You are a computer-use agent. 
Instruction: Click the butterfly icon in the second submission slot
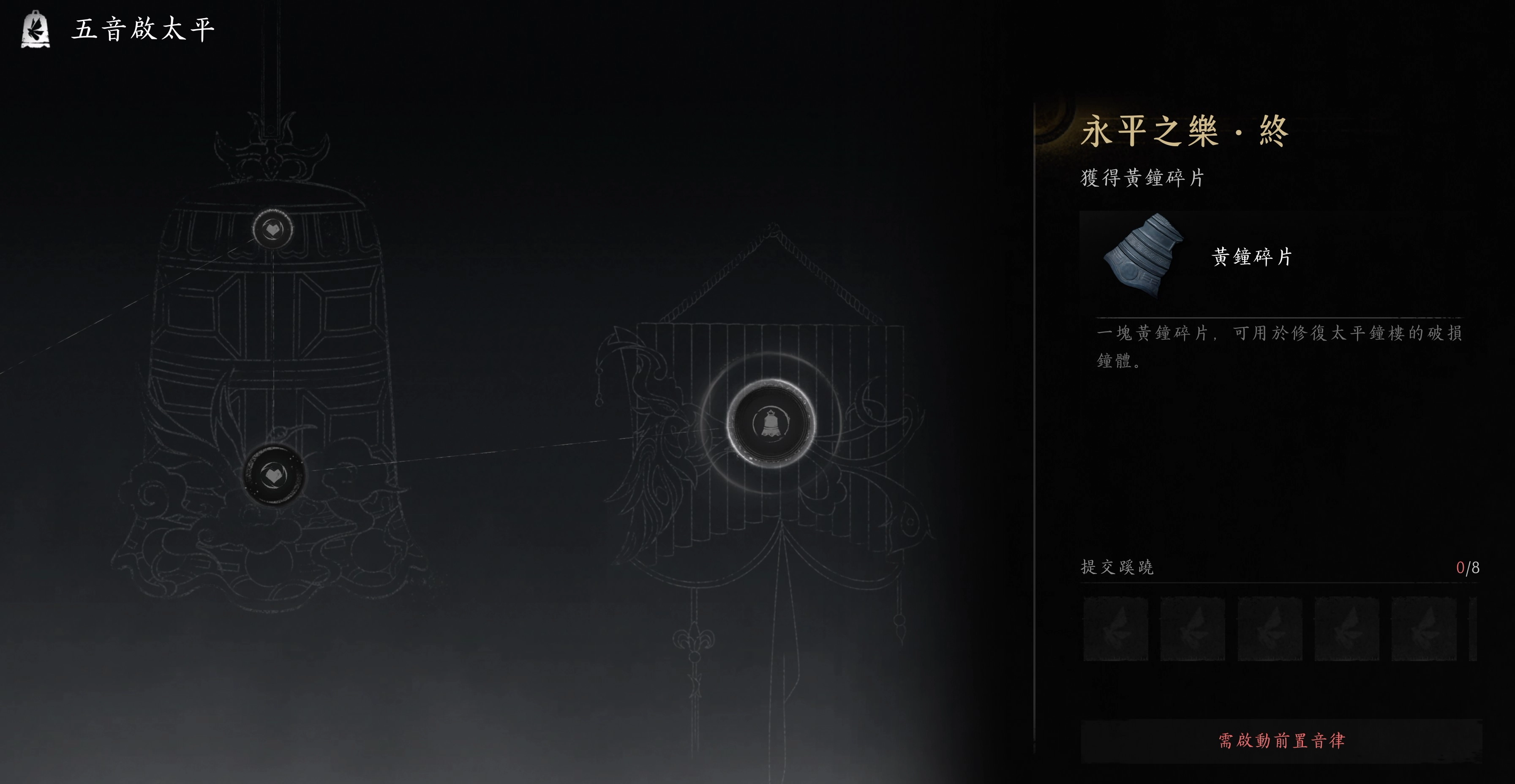[x=1191, y=629]
